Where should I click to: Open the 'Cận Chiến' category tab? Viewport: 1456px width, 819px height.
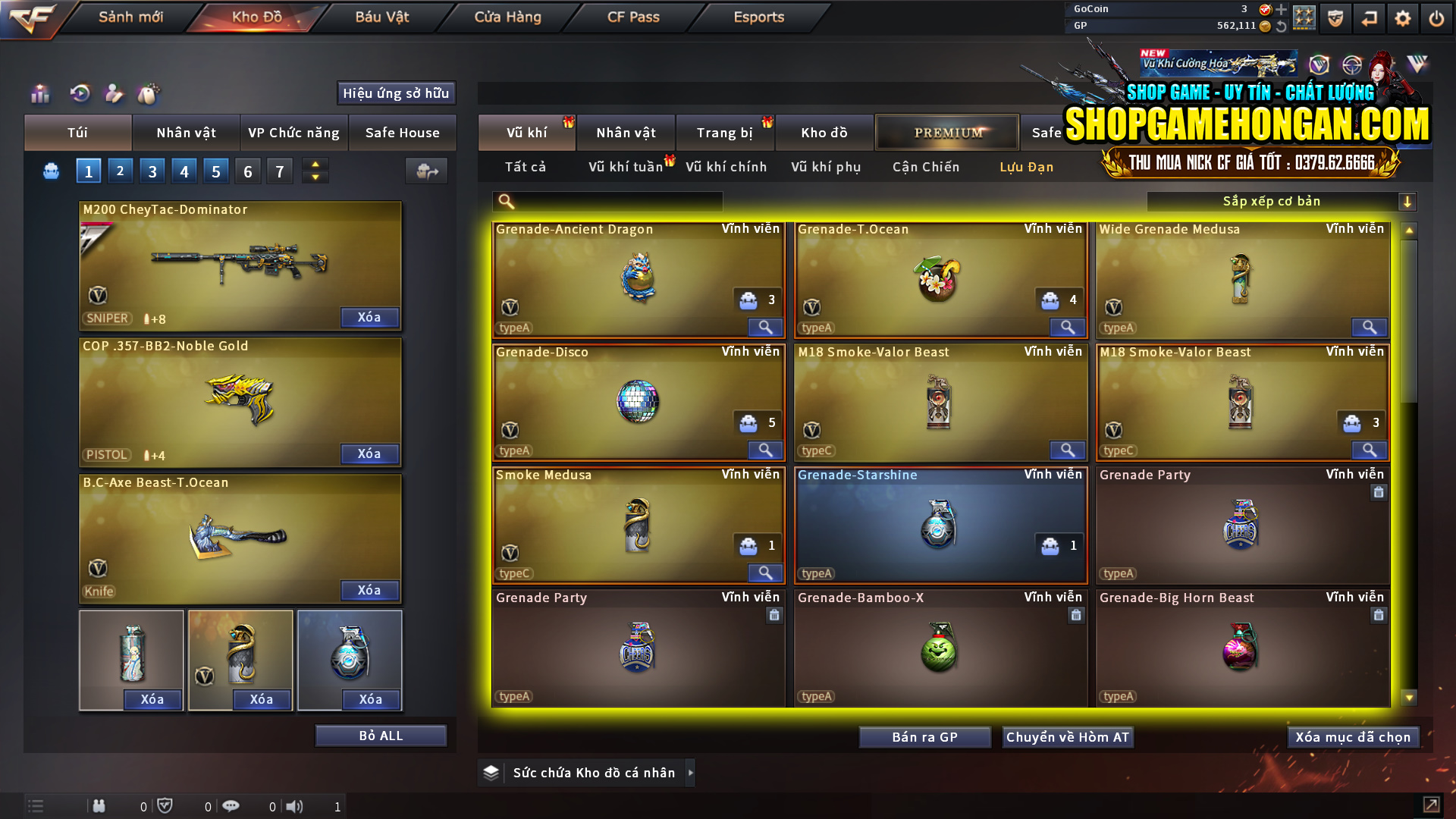point(925,167)
